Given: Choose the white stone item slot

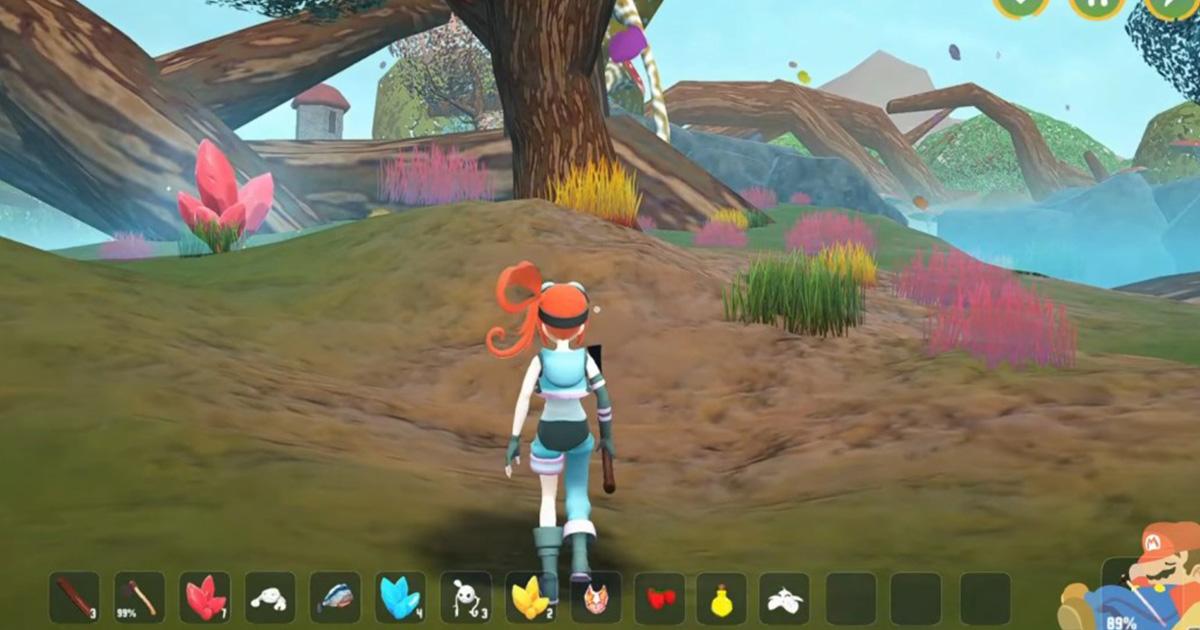Looking at the screenshot, I should click(x=270, y=598).
